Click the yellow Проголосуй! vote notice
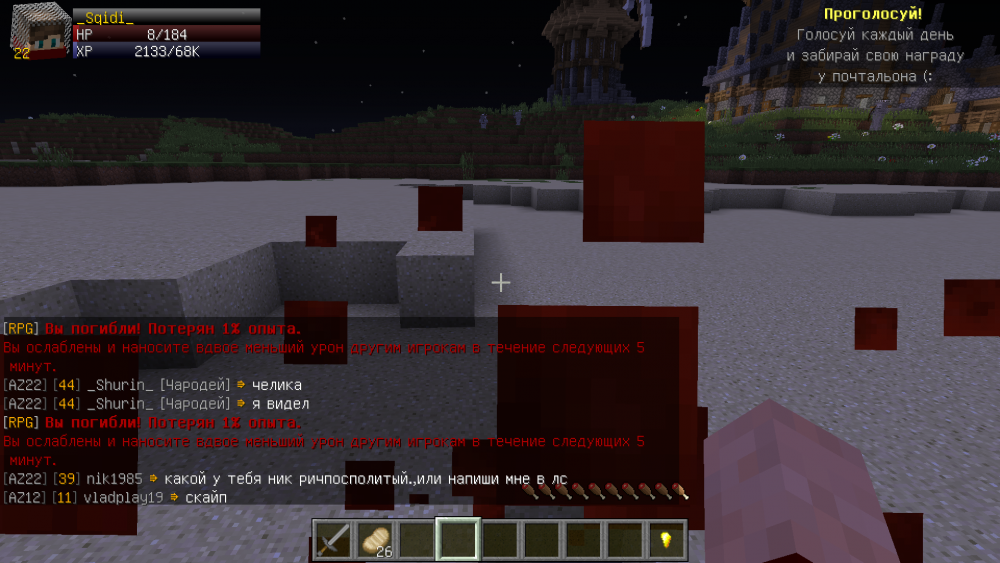Image resolution: width=1000 pixels, height=563 pixels. click(874, 14)
